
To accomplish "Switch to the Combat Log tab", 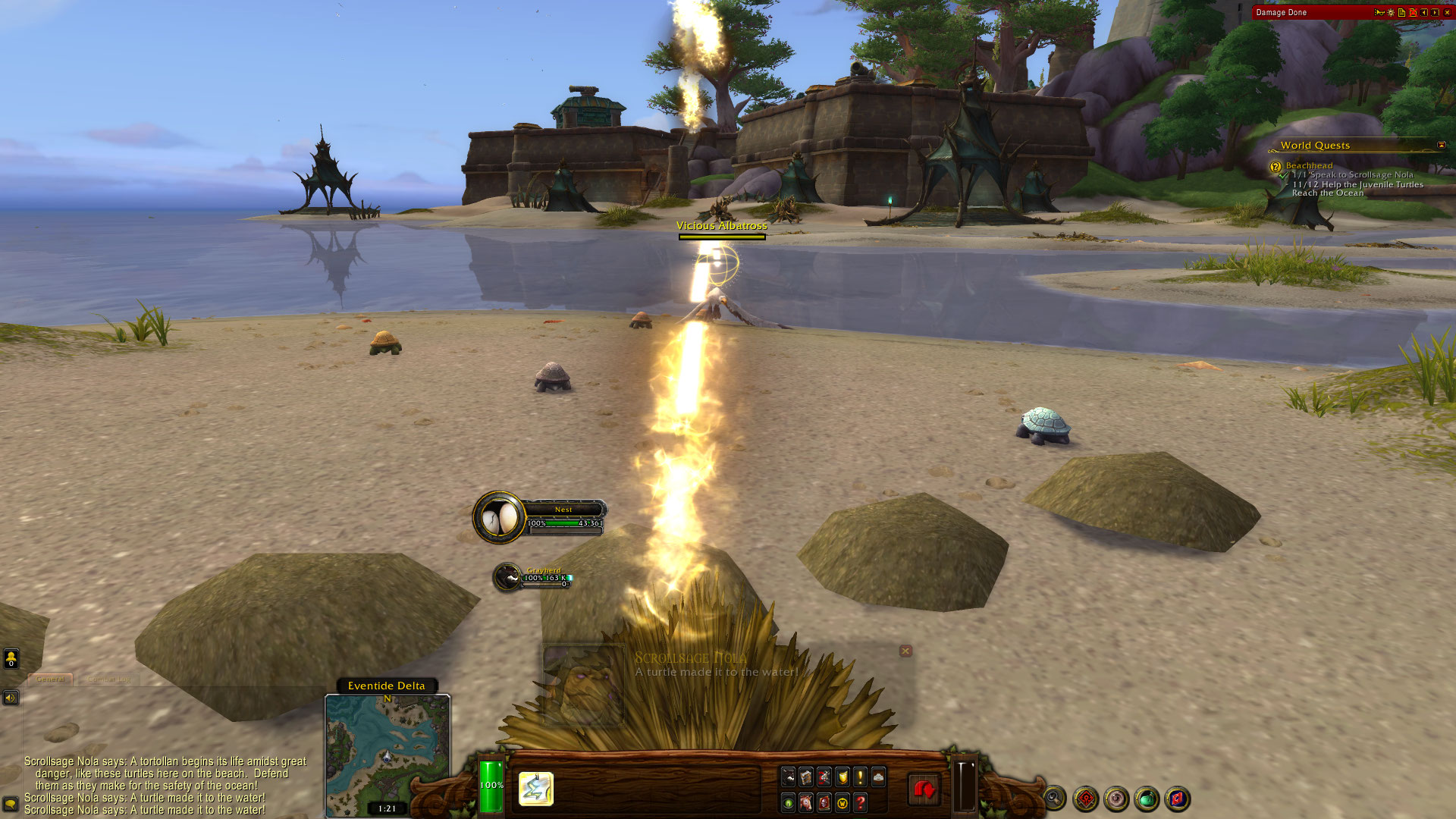I will click(x=109, y=679).
